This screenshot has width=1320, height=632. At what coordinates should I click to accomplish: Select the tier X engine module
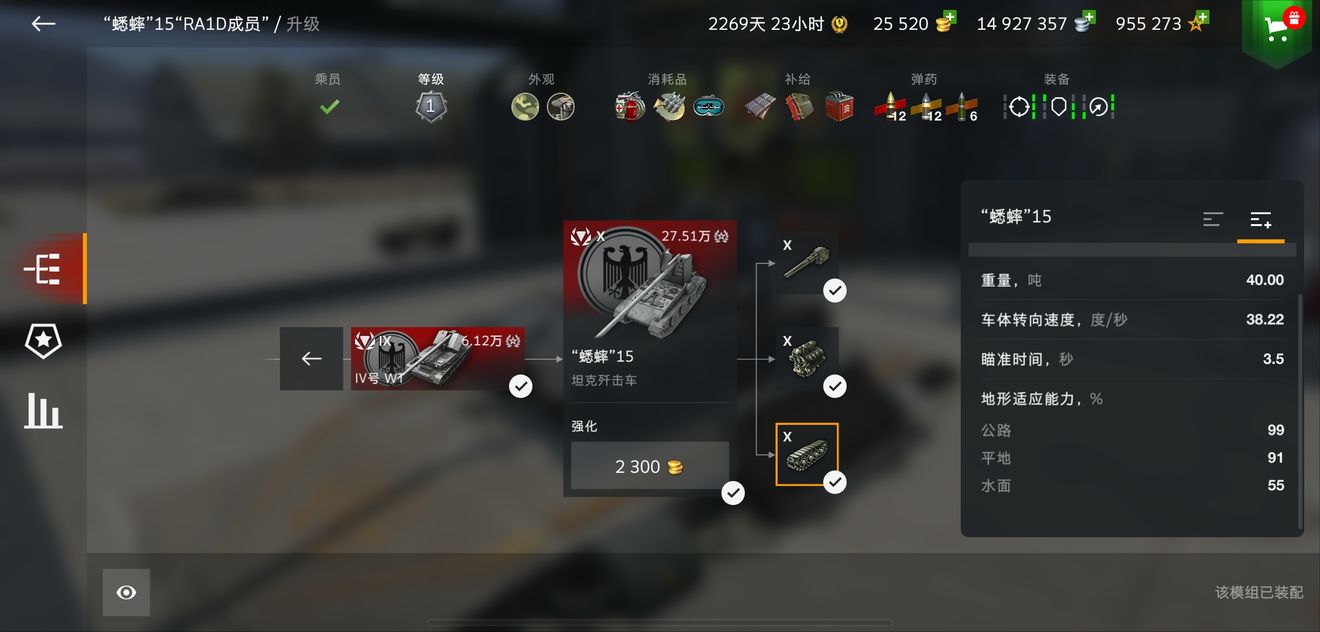807,358
